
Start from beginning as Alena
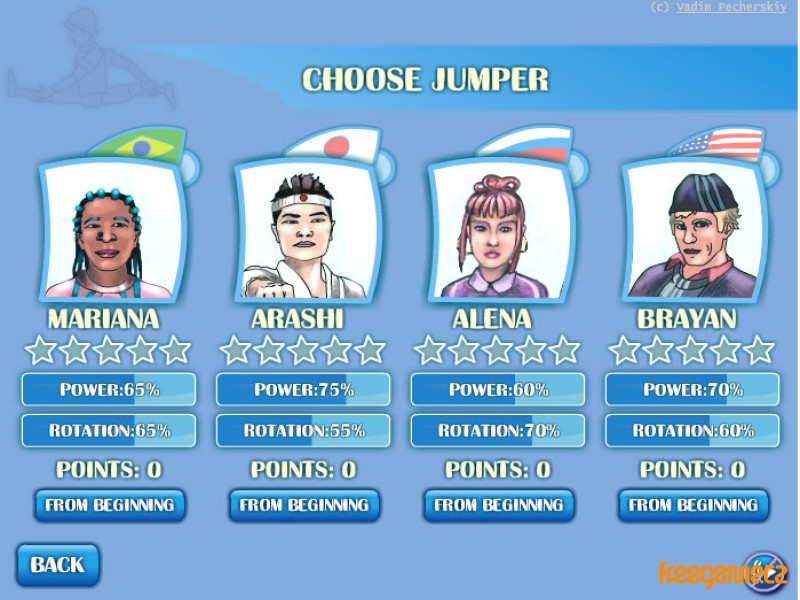(x=498, y=505)
